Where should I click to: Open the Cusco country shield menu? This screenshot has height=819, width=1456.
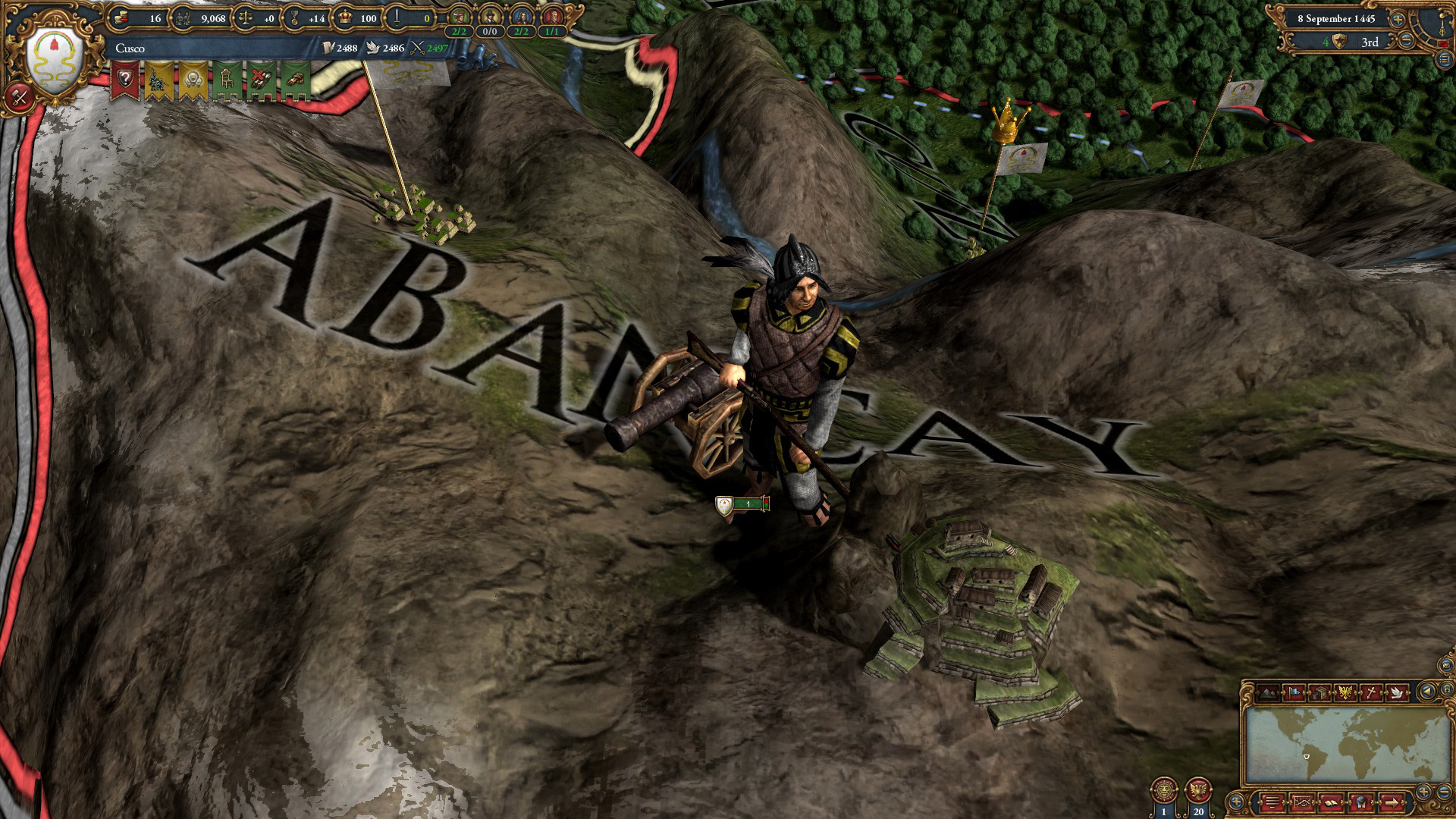55,60
